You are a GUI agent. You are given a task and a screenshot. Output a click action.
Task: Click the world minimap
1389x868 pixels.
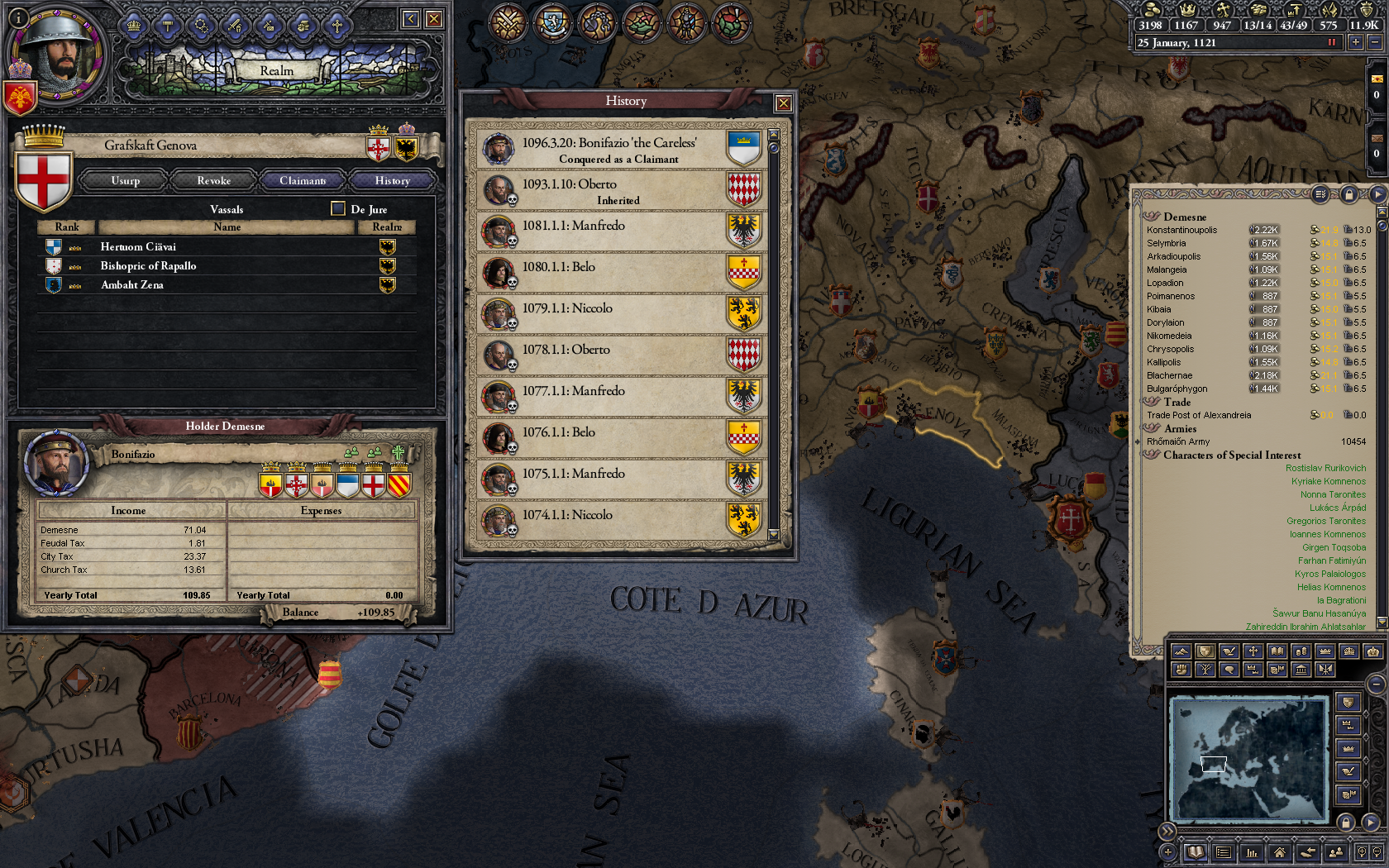click(1248, 759)
